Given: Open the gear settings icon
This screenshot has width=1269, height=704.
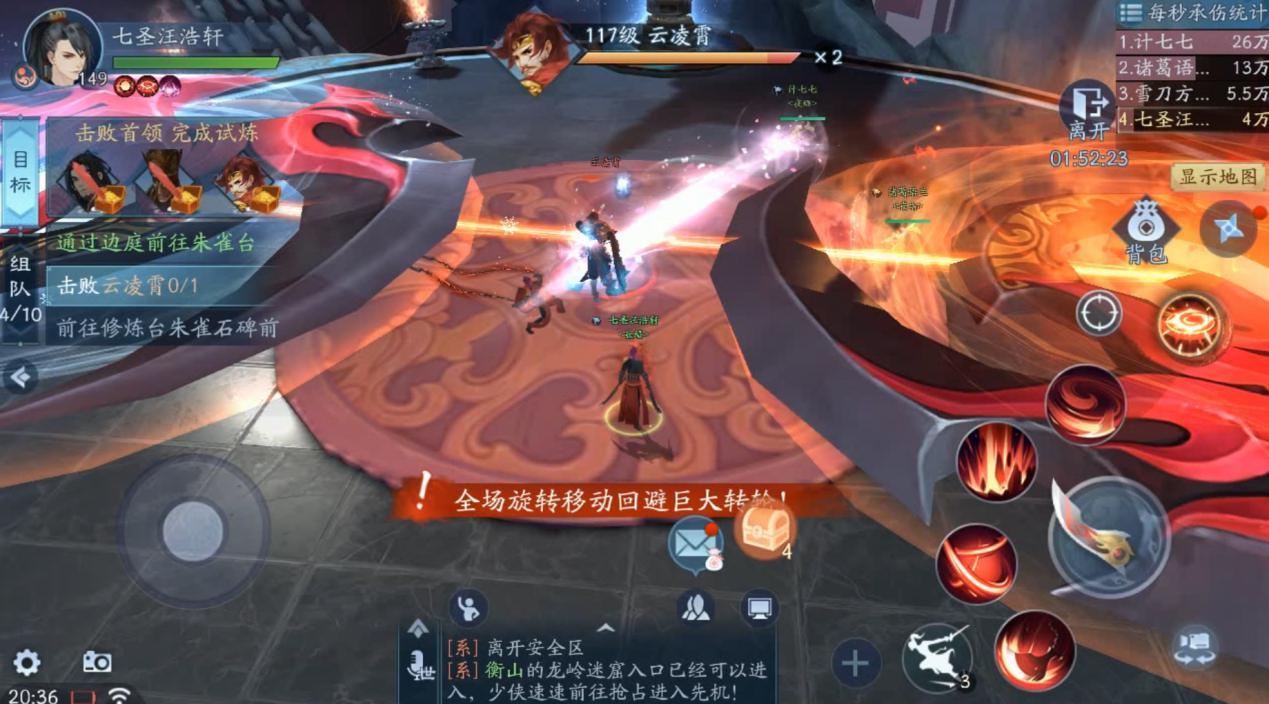Looking at the screenshot, I should (27, 662).
